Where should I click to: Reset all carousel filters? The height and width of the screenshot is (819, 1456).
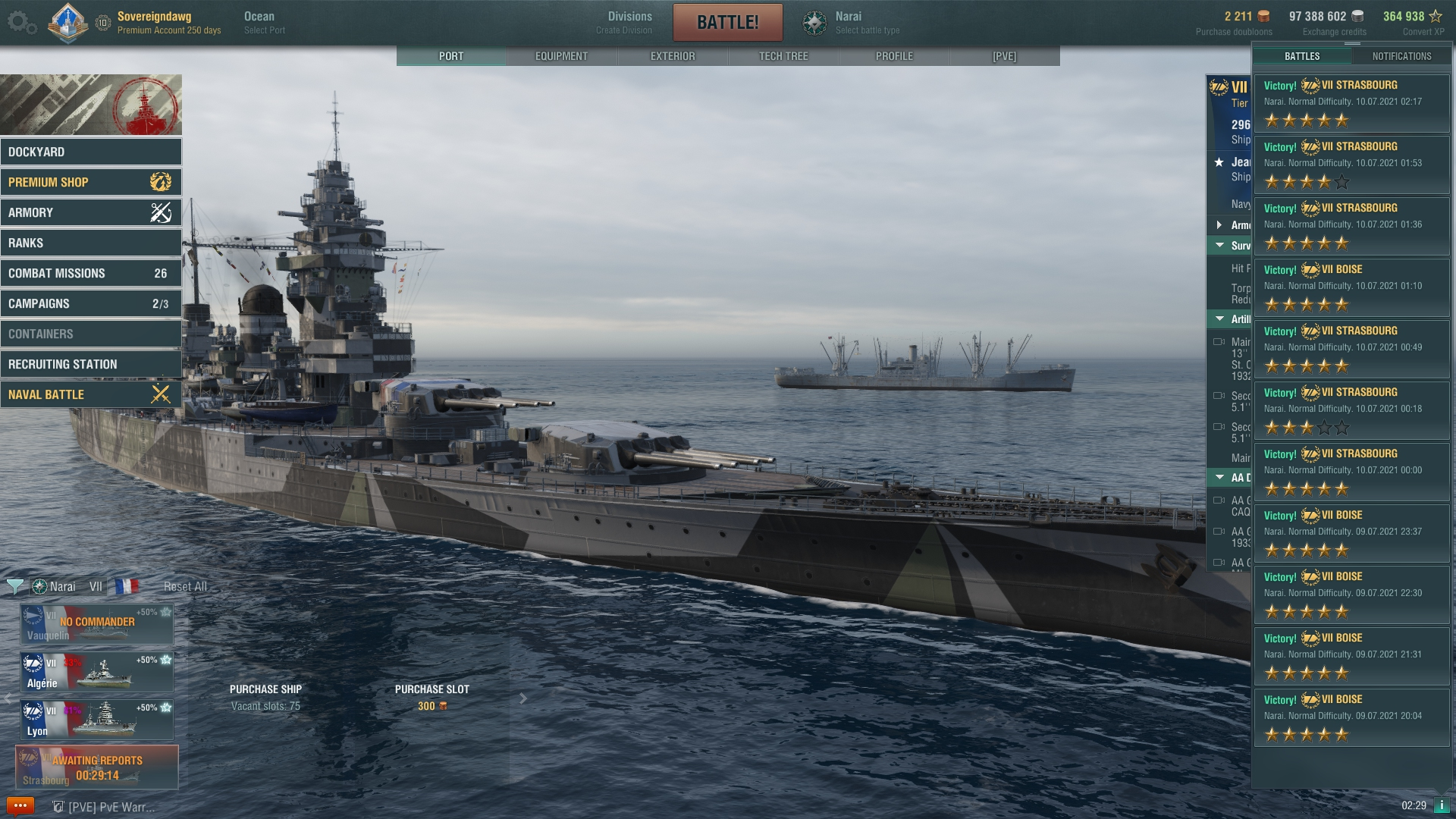[185, 586]
